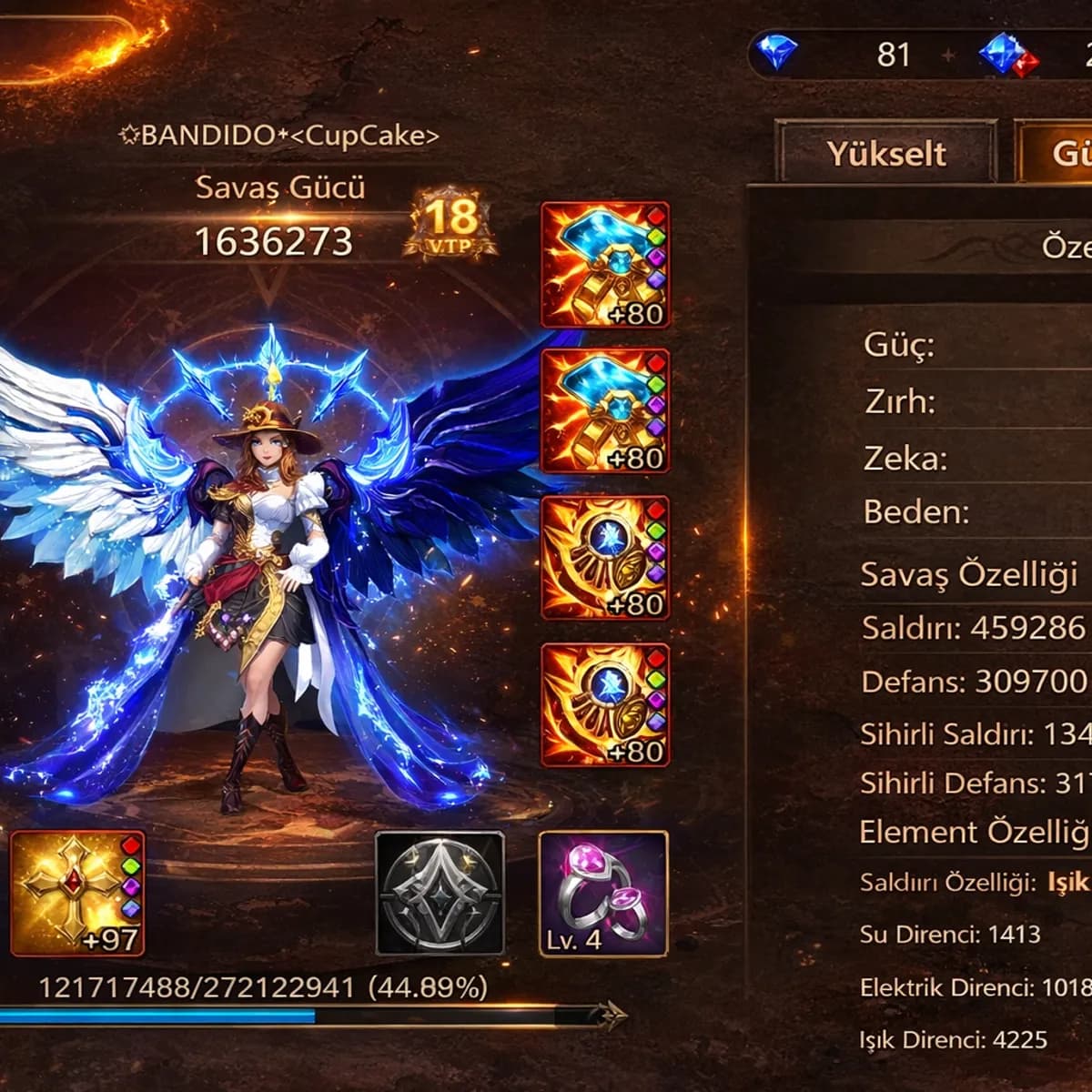1092x1092 pixels.
Task: Open the silver emblem equipment slot
Action: (x=440, y=893)
